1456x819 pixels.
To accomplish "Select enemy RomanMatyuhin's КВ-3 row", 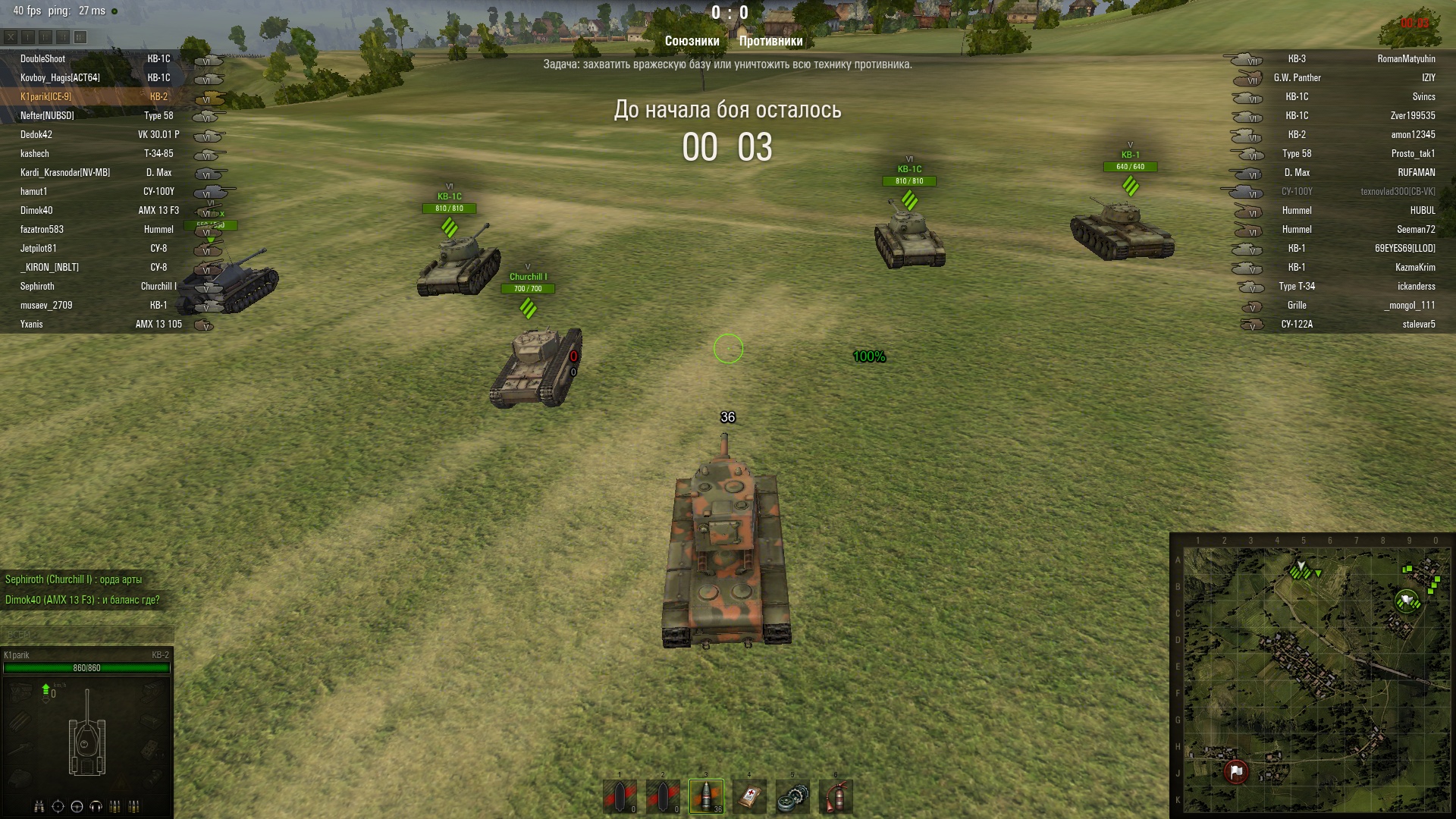I will [x=1406, y=58].
